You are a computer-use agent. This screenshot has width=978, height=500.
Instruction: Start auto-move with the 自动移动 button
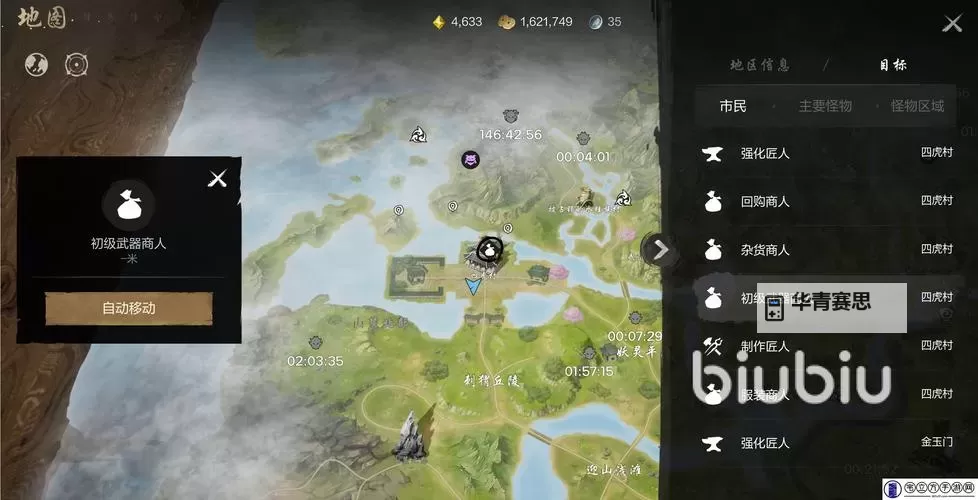pos(129,308)
